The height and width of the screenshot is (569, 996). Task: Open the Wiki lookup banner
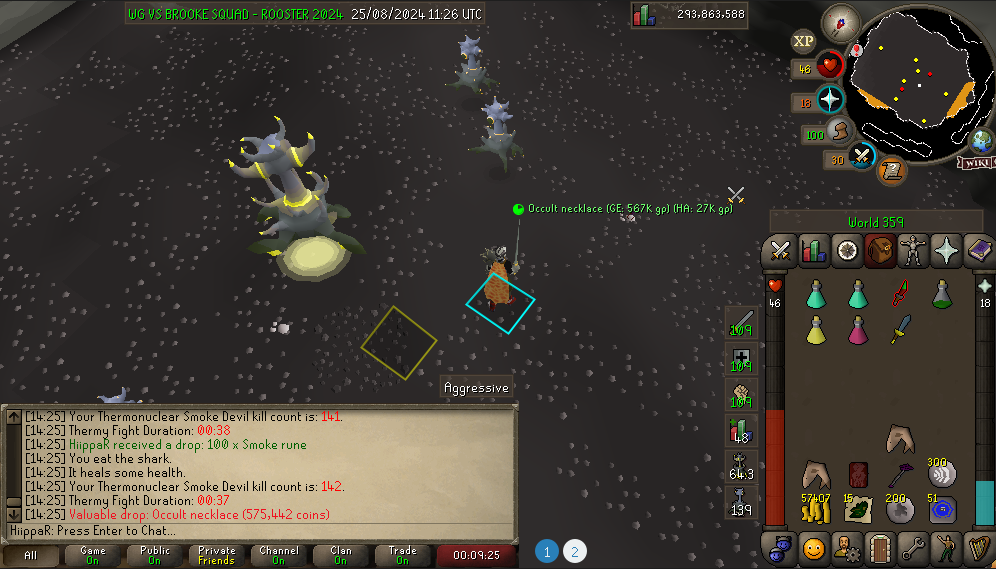pyautogui.click(x=975, y=163)
